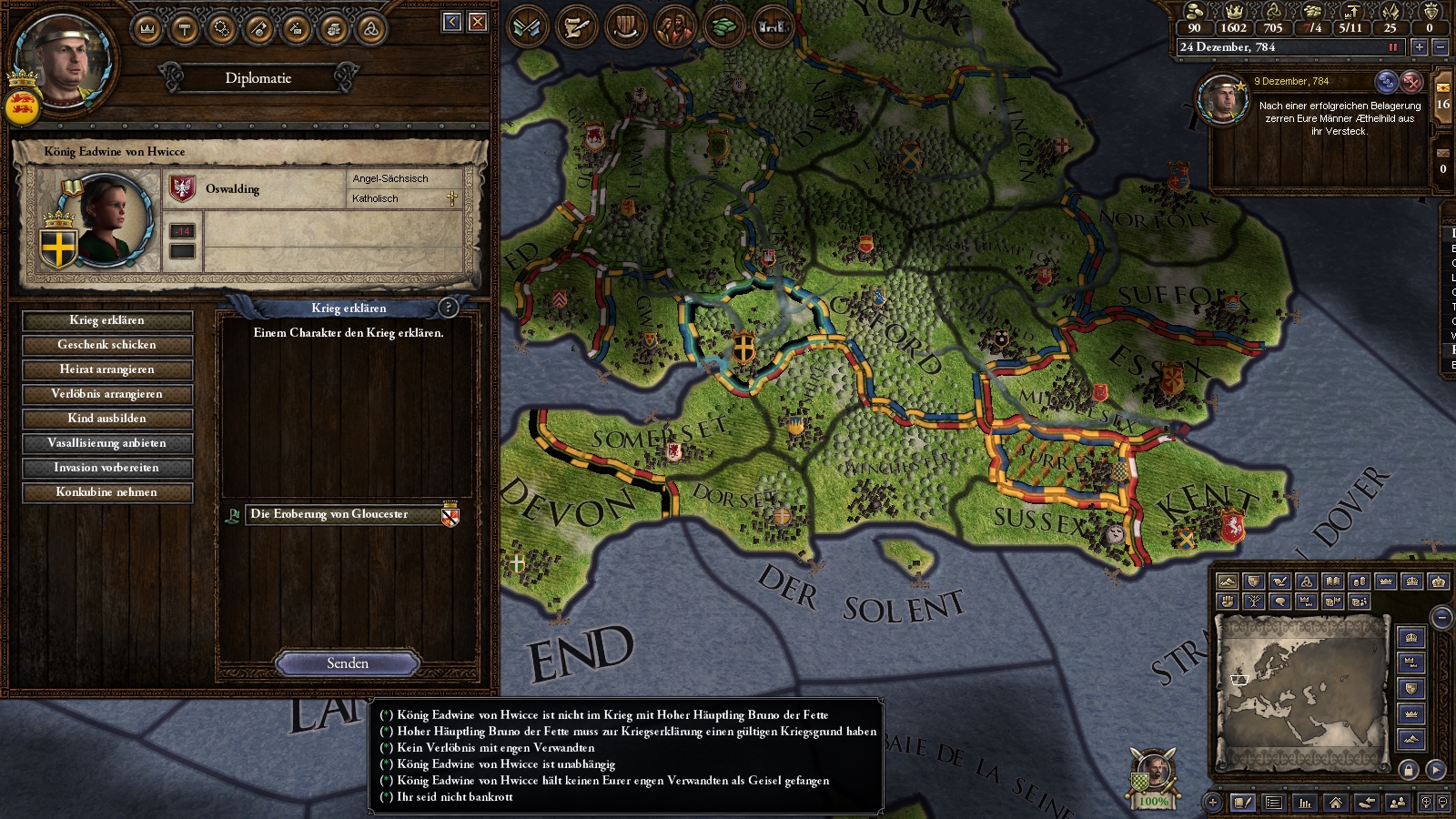Decrease game speed with the minus button
1456x819 pixels.
pos(1440,47)
